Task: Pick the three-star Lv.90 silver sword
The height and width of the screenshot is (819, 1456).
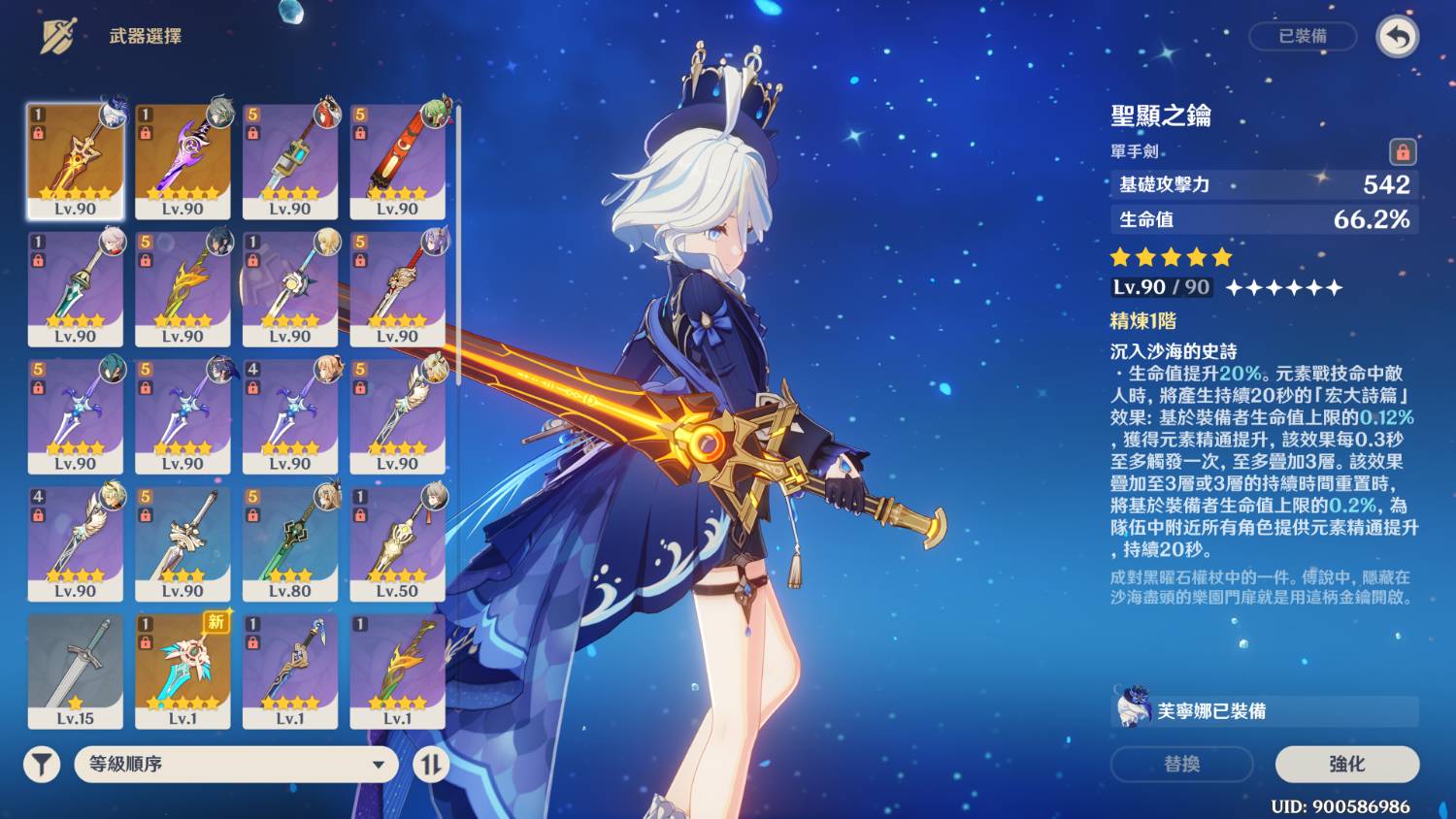Action: [182, 543]
